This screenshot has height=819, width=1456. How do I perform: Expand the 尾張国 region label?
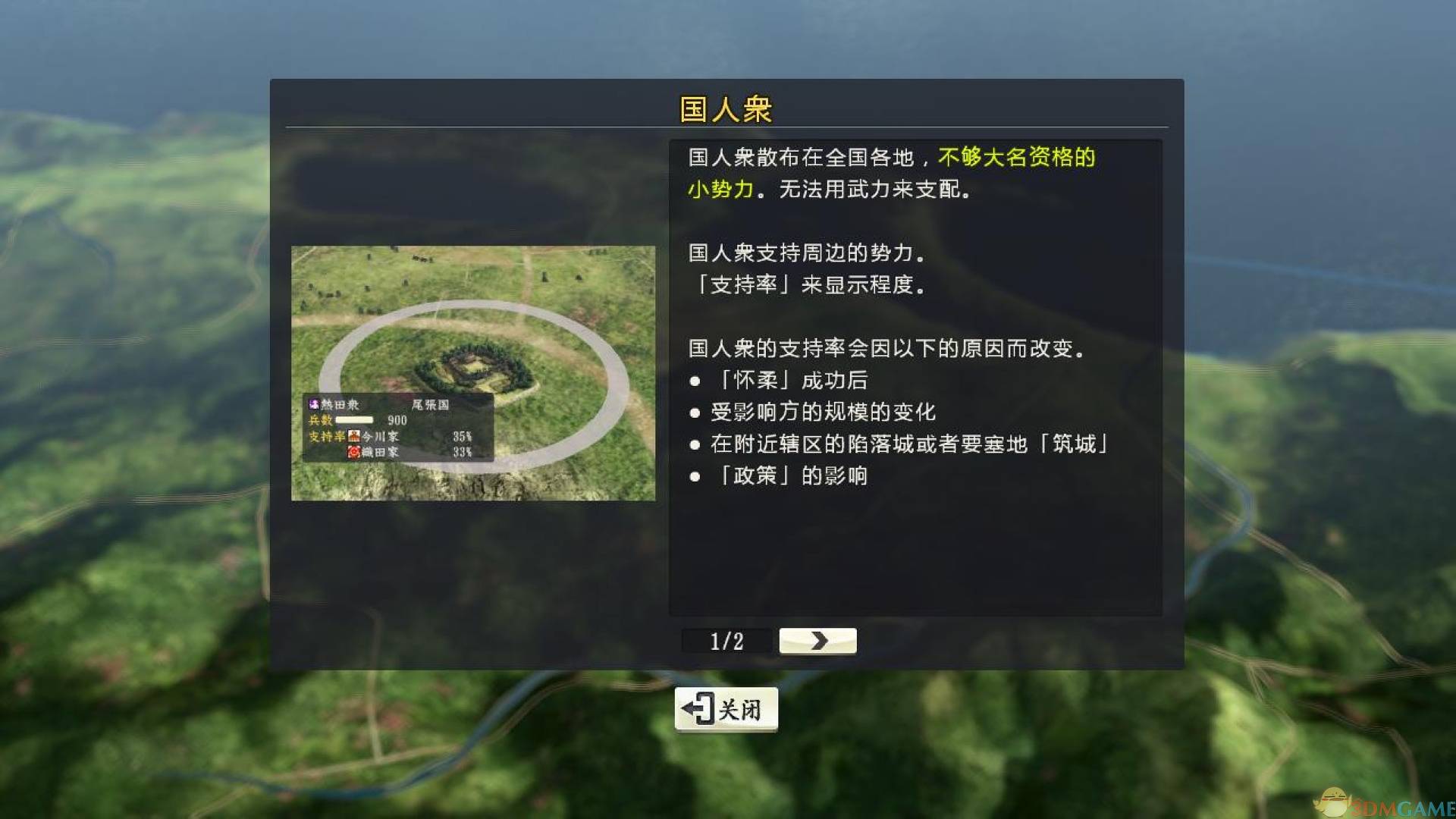[x=431, y=404]
